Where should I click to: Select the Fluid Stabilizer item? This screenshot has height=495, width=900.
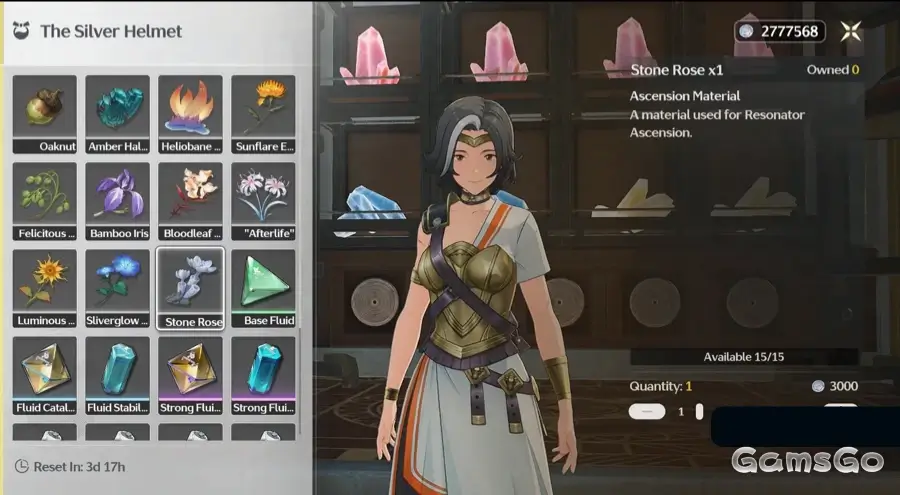(118, 375)
